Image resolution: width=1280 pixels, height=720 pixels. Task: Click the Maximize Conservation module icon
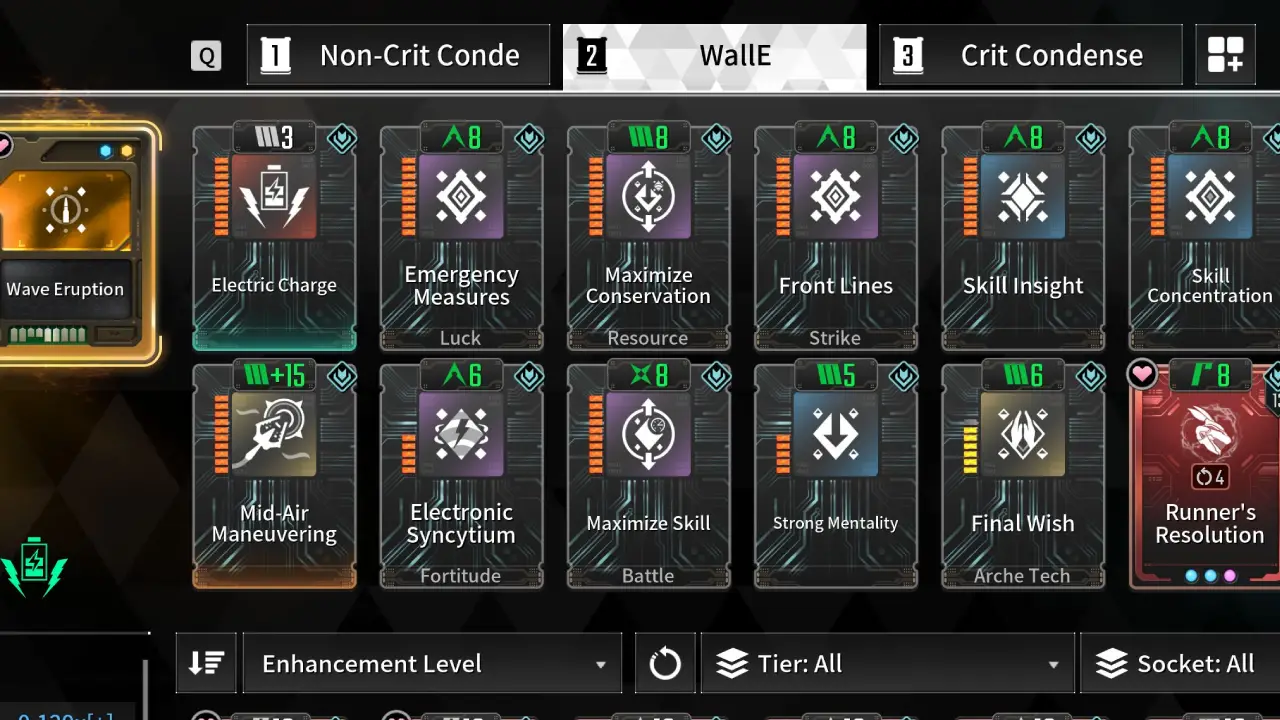tap(648, 197)
